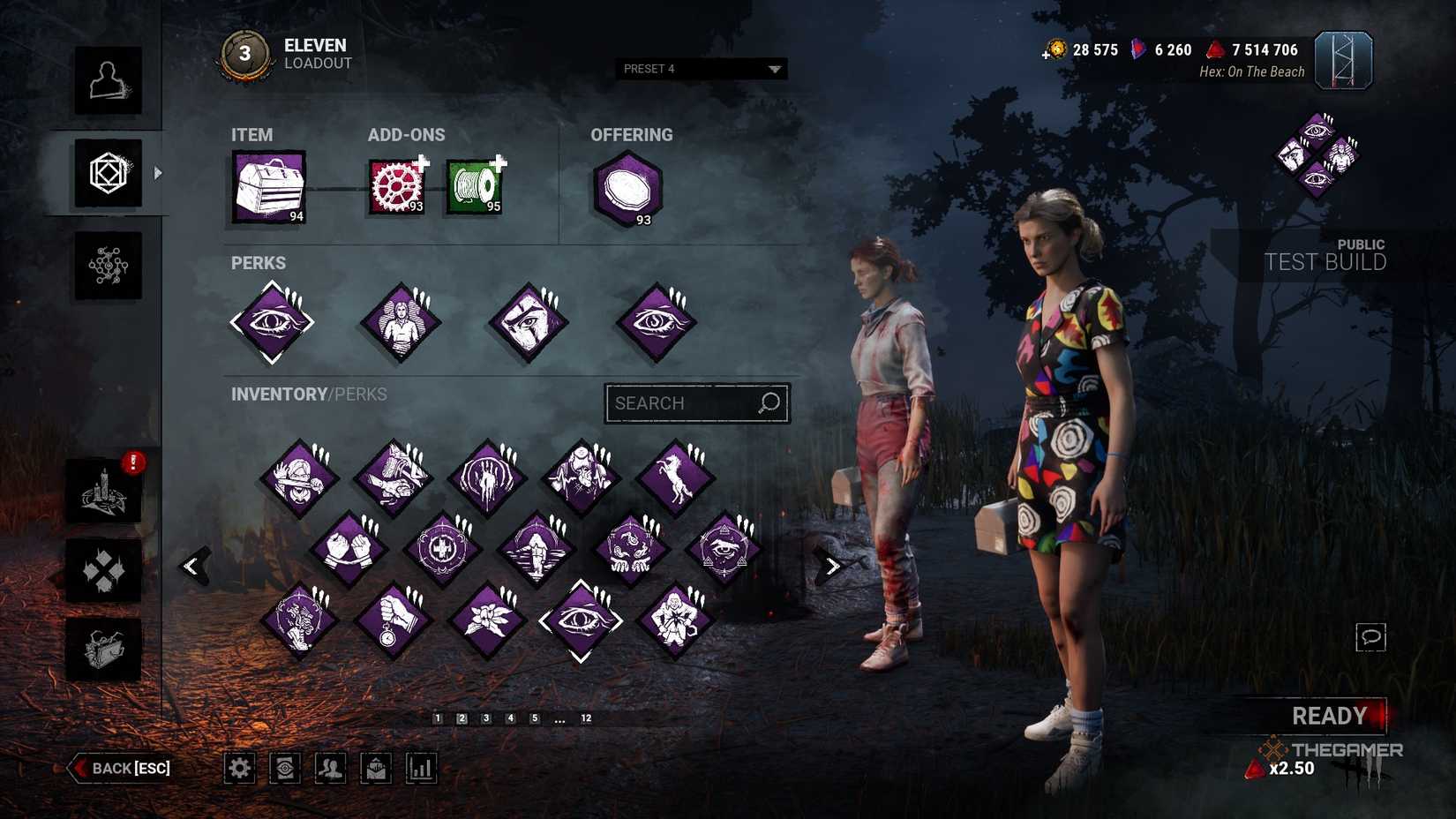1456x819 pixels.
Task: Open the Bloodweb from the left sidebar
Action: coord(108,265)
